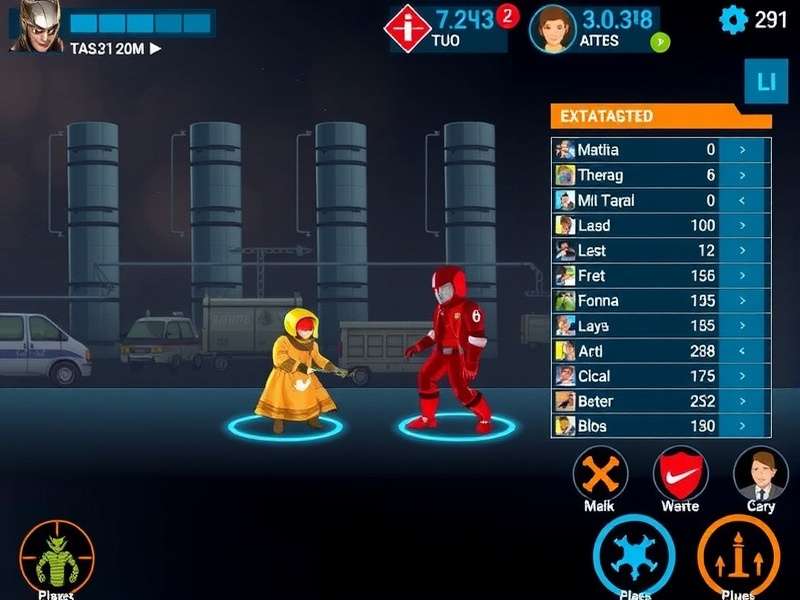This screenshot has height=600, width=800.
Task: Click the blue LI square button
Action: click(766, 82)
